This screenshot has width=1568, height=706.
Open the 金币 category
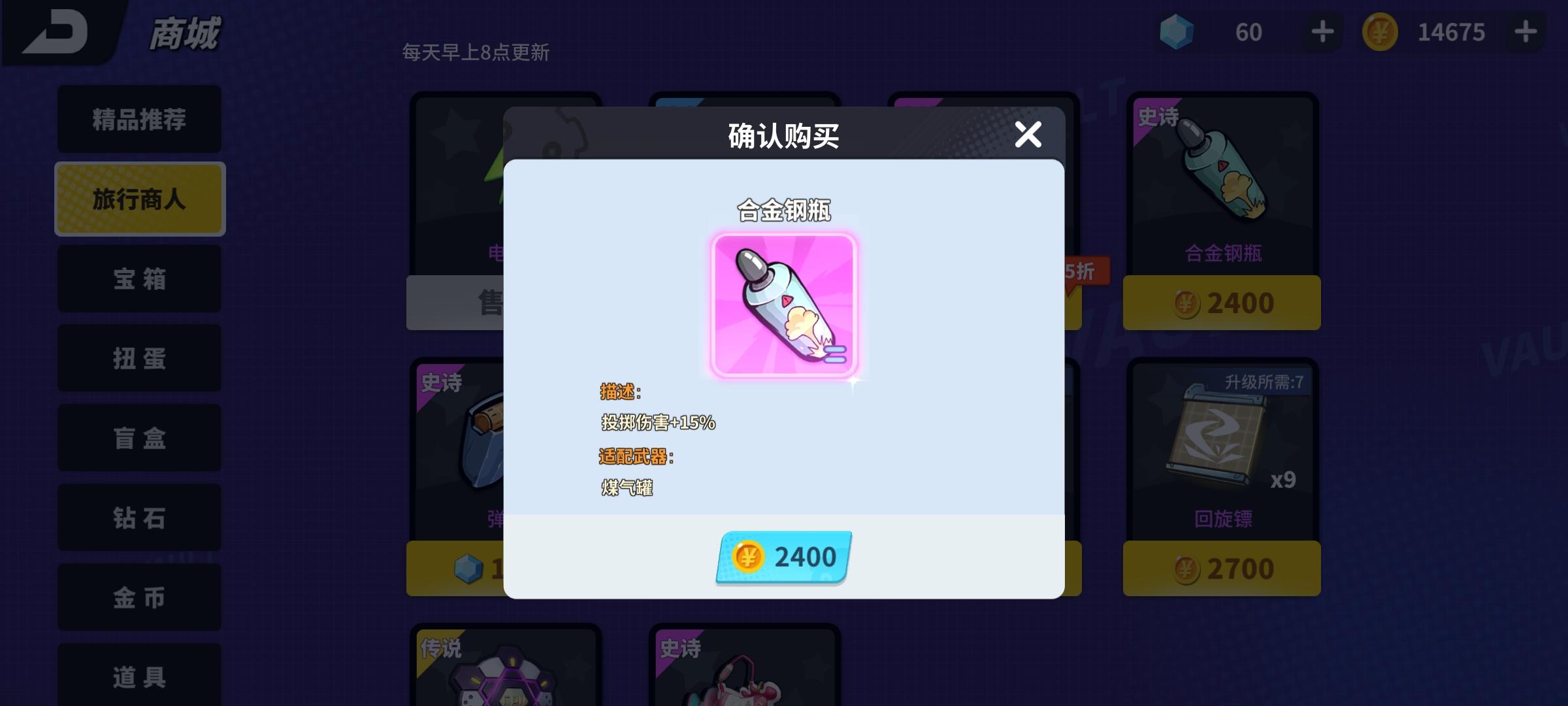pos(139,597)
